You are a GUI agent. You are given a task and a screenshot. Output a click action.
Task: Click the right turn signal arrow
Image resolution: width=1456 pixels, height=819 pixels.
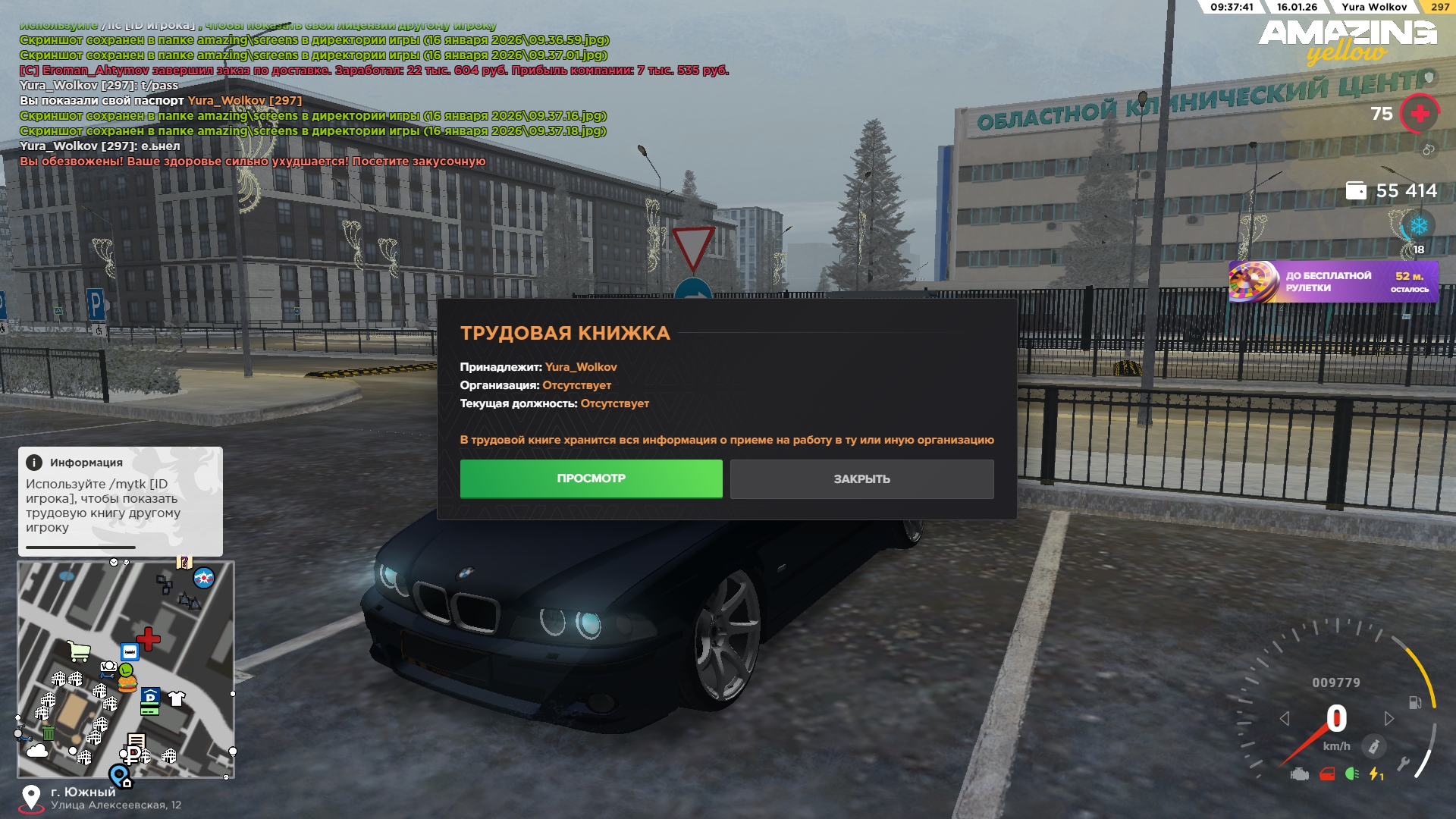pos(1389,718)
